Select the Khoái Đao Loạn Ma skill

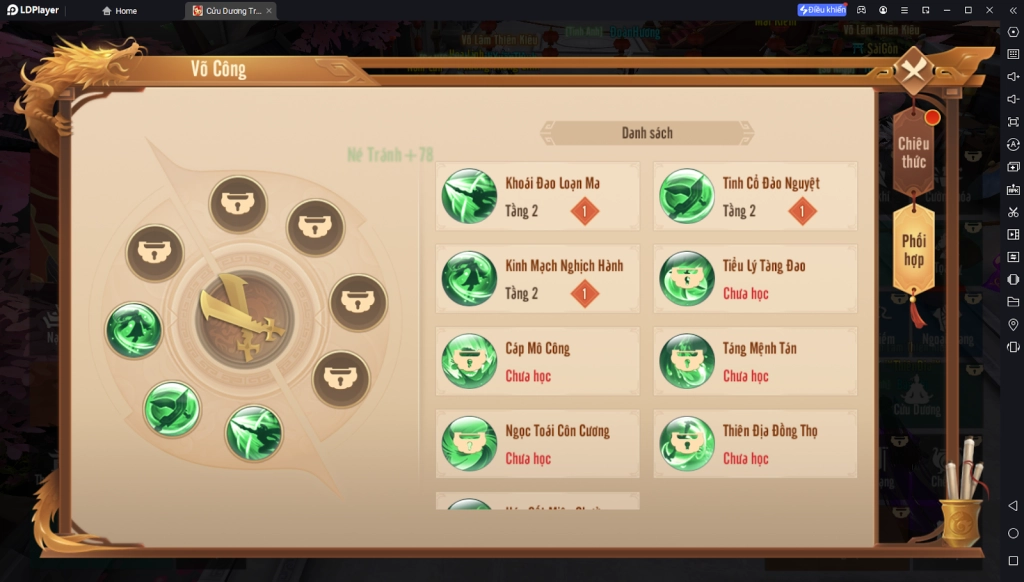[538, 196]
